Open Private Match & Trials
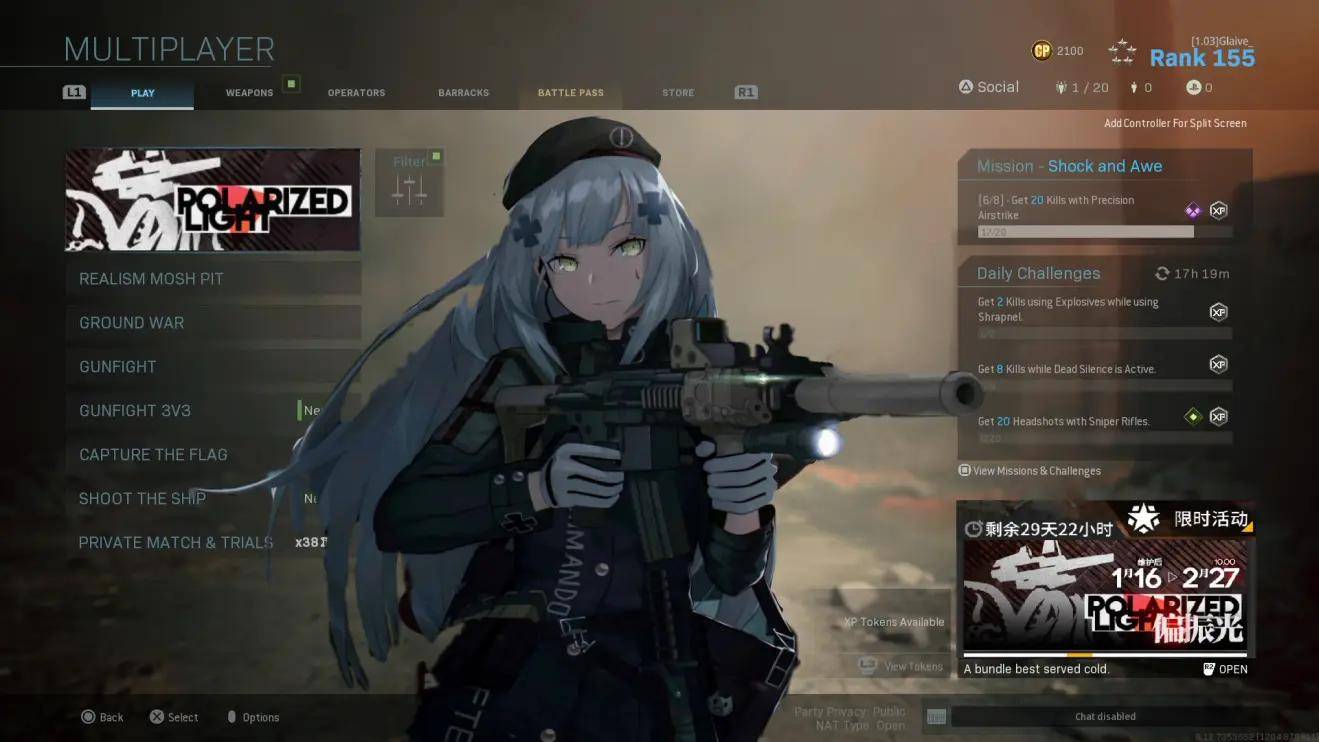Image resolution: width=1319 pixels, height=742 pixels. [x=176, y=542]
